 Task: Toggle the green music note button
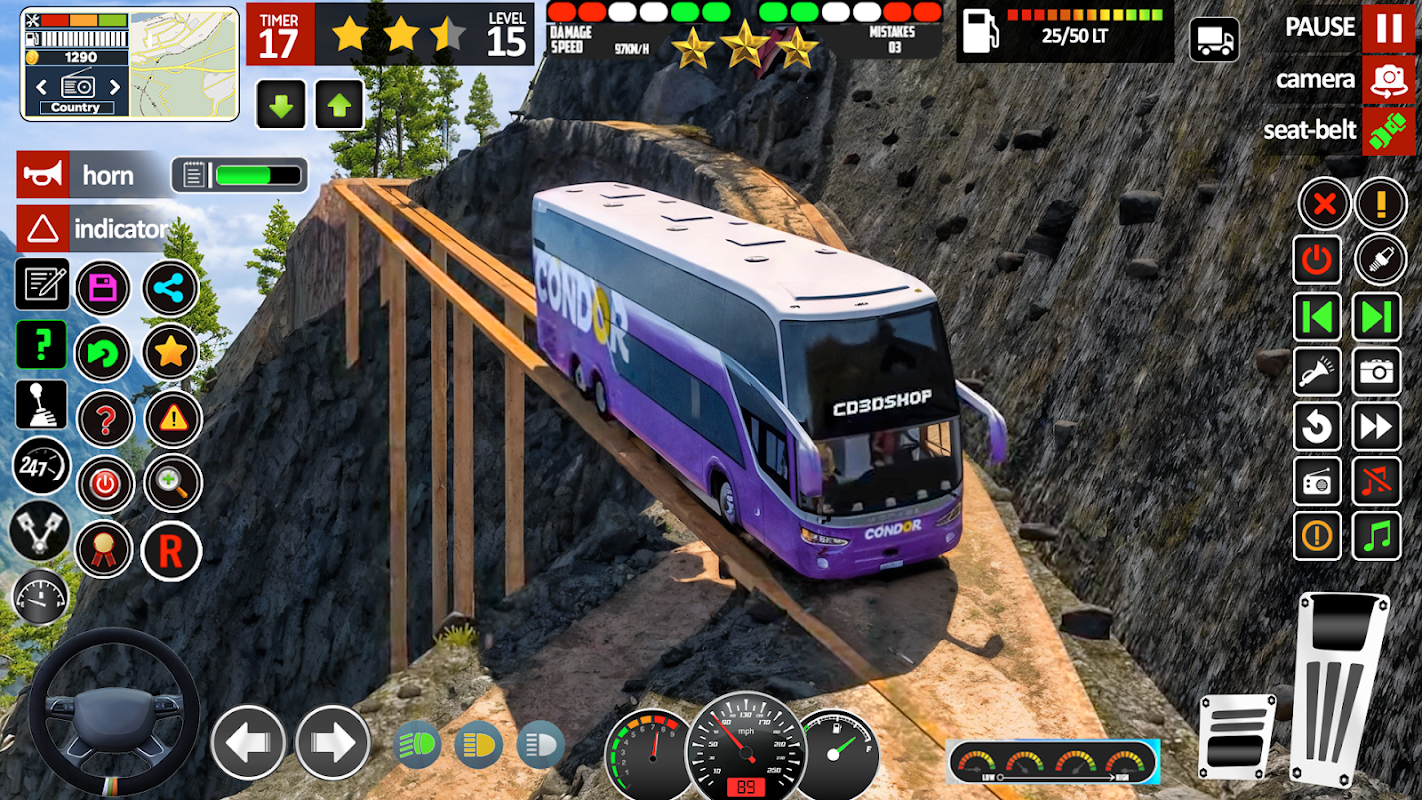(1377, 536)
